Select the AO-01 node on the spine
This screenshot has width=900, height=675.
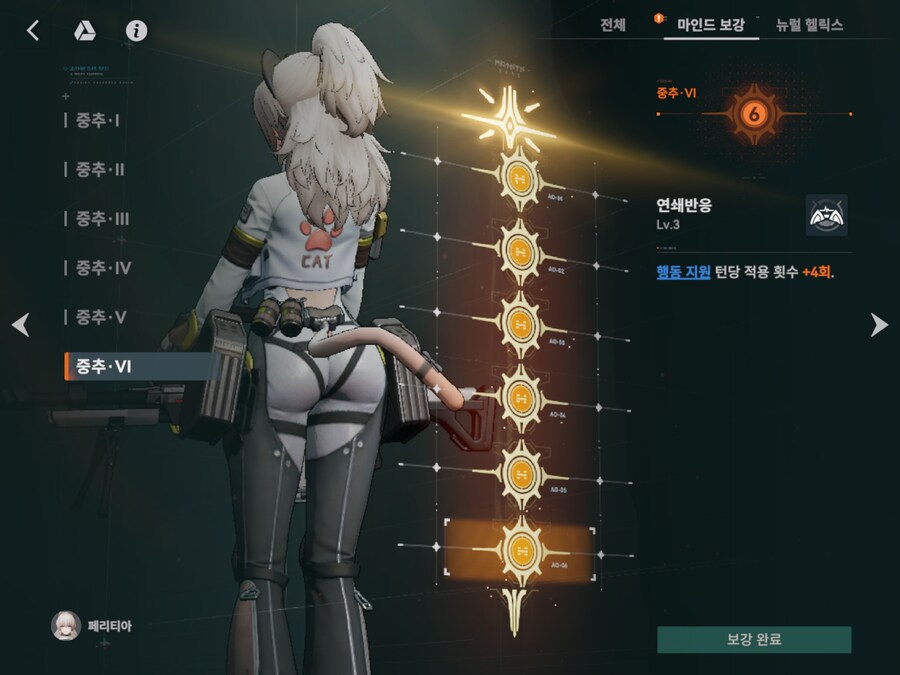click(x=519, y=177)
